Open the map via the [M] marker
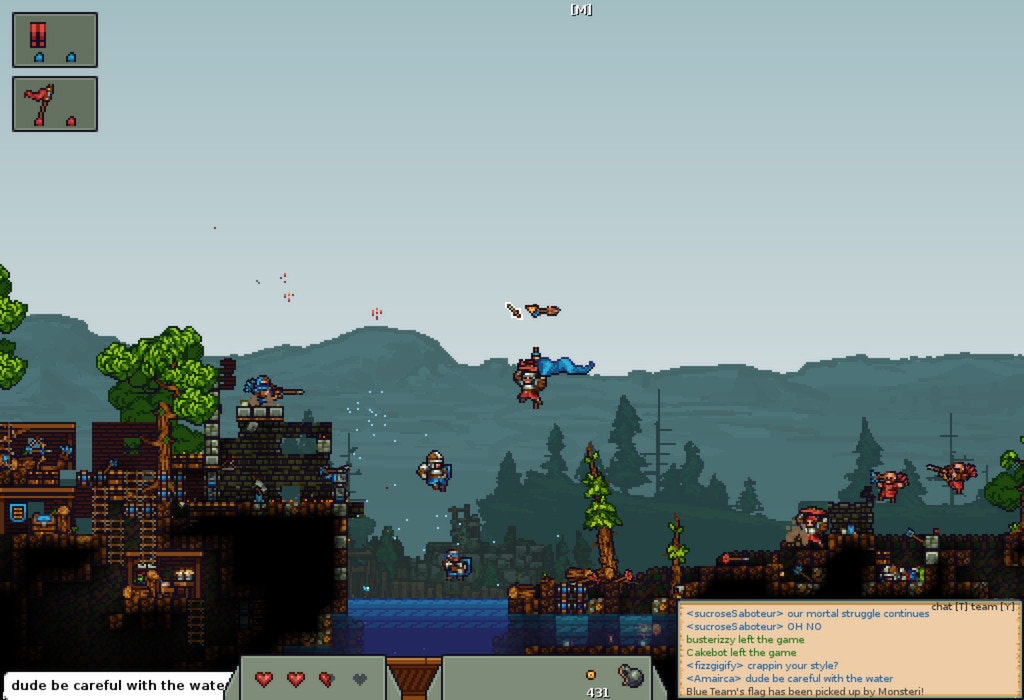This screenshot has width=1024, height=700. [581, 10]
